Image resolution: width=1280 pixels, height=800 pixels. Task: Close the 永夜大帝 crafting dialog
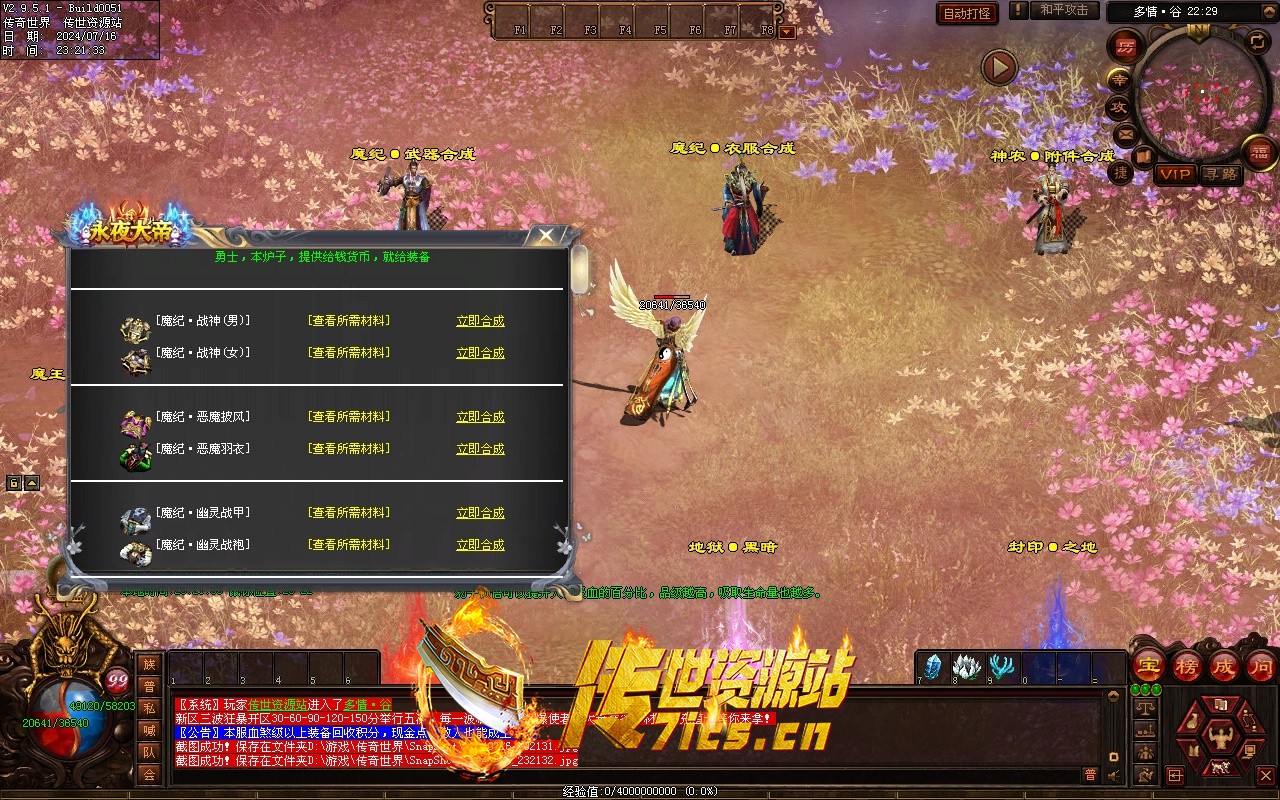tap(545, 235)
